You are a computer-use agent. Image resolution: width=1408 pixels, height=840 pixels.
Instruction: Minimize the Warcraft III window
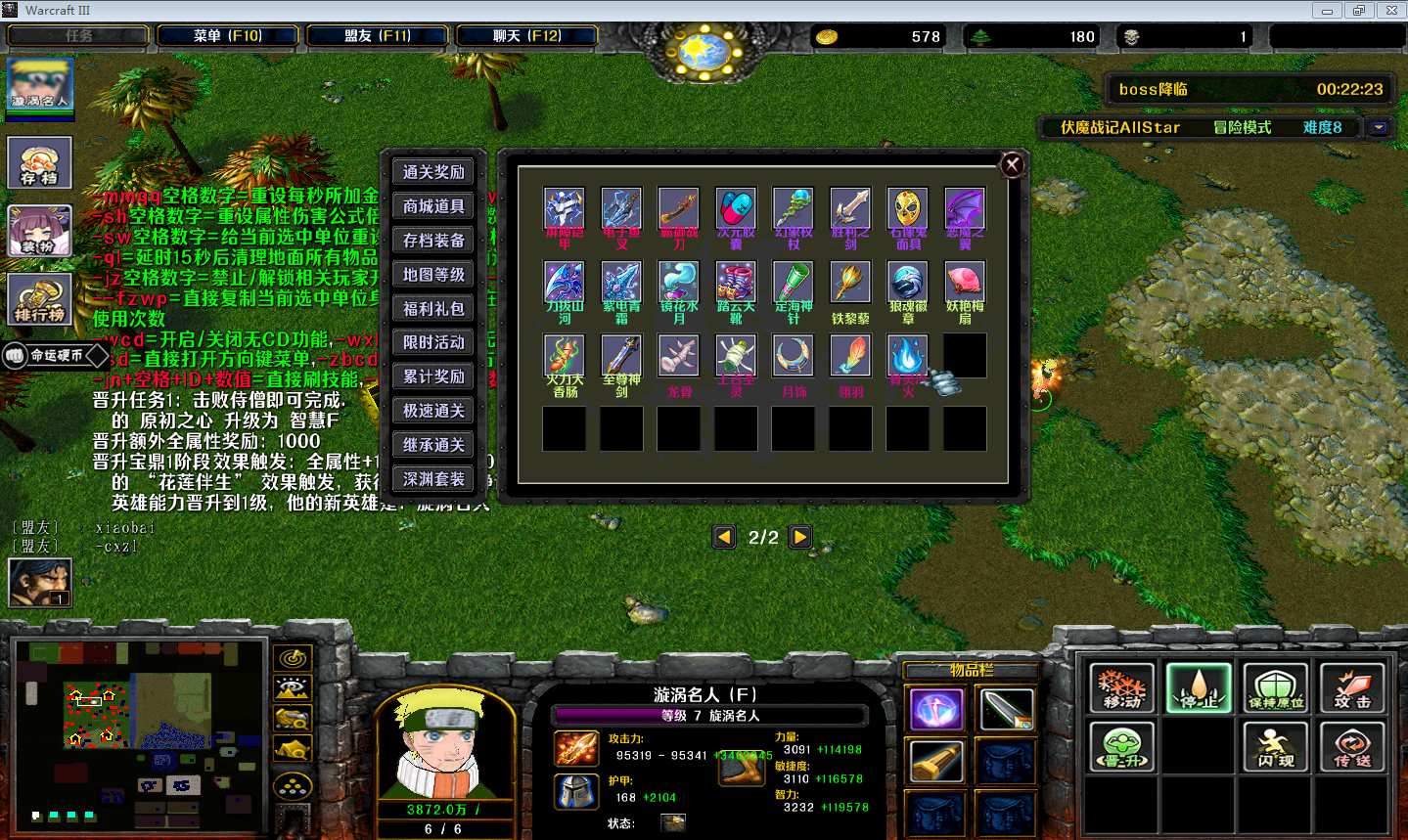point(1327,11)
